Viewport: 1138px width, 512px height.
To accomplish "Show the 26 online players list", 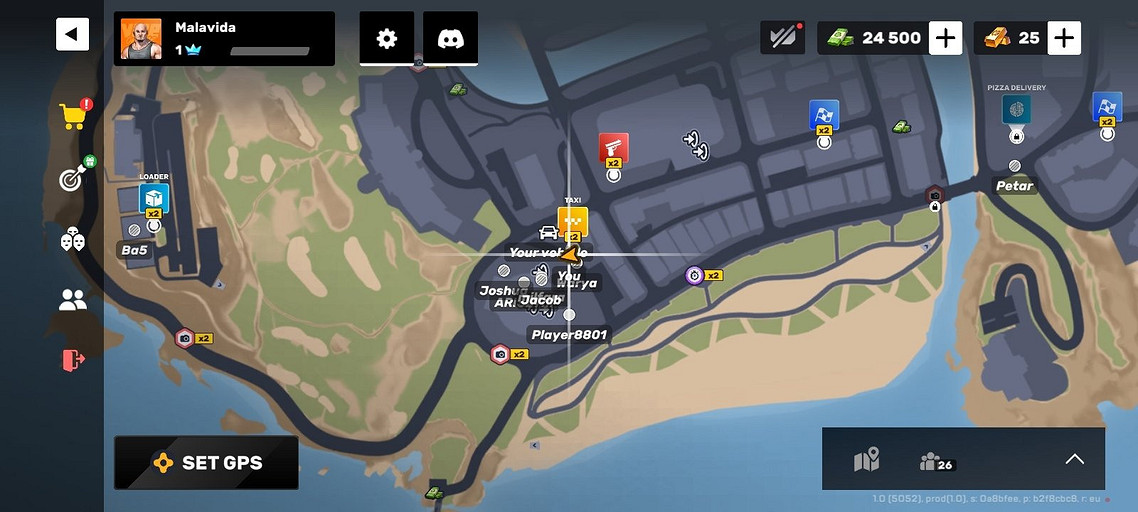I will pyautogui.click(x=936, y=461).
